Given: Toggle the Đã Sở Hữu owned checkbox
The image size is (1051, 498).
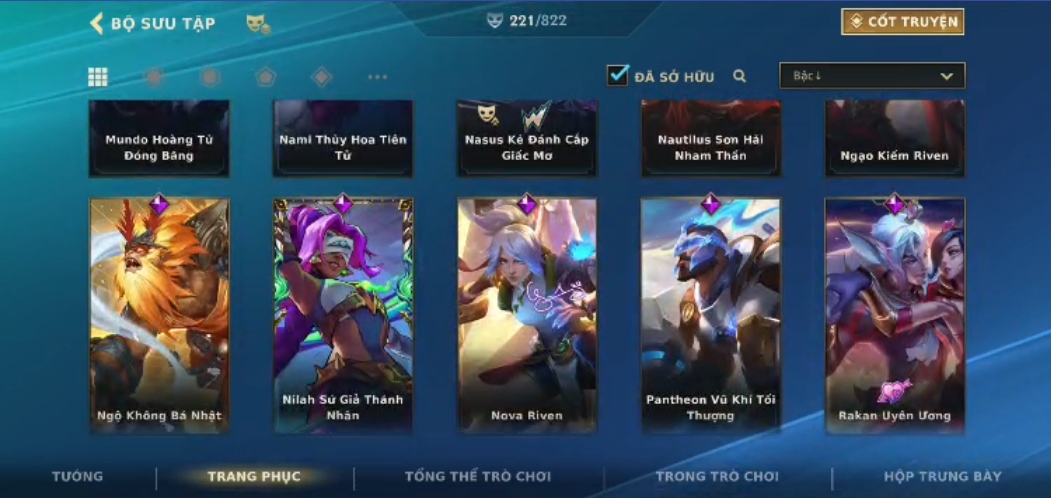Looking at the screenshot, I should [618, 75].
